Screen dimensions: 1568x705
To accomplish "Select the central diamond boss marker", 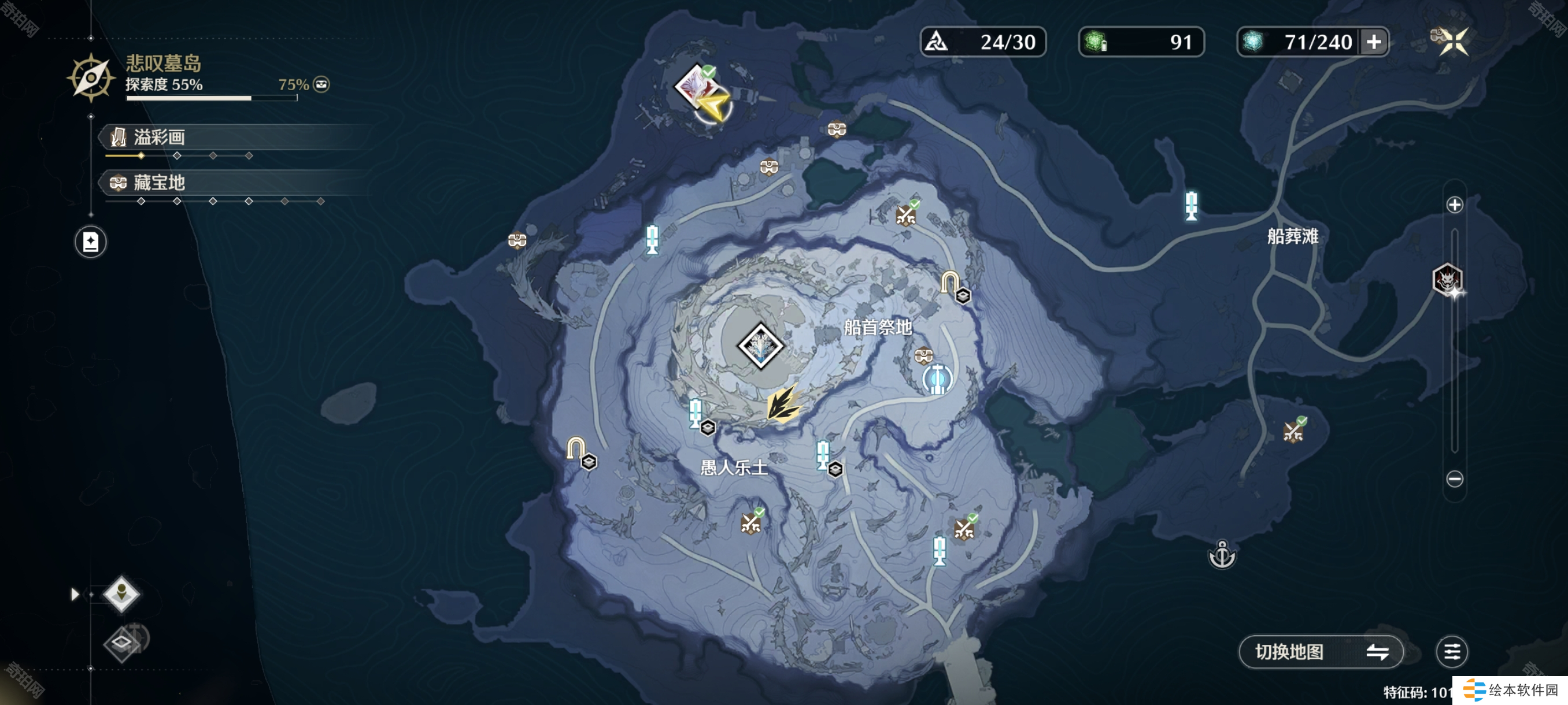I will (760, 346).
